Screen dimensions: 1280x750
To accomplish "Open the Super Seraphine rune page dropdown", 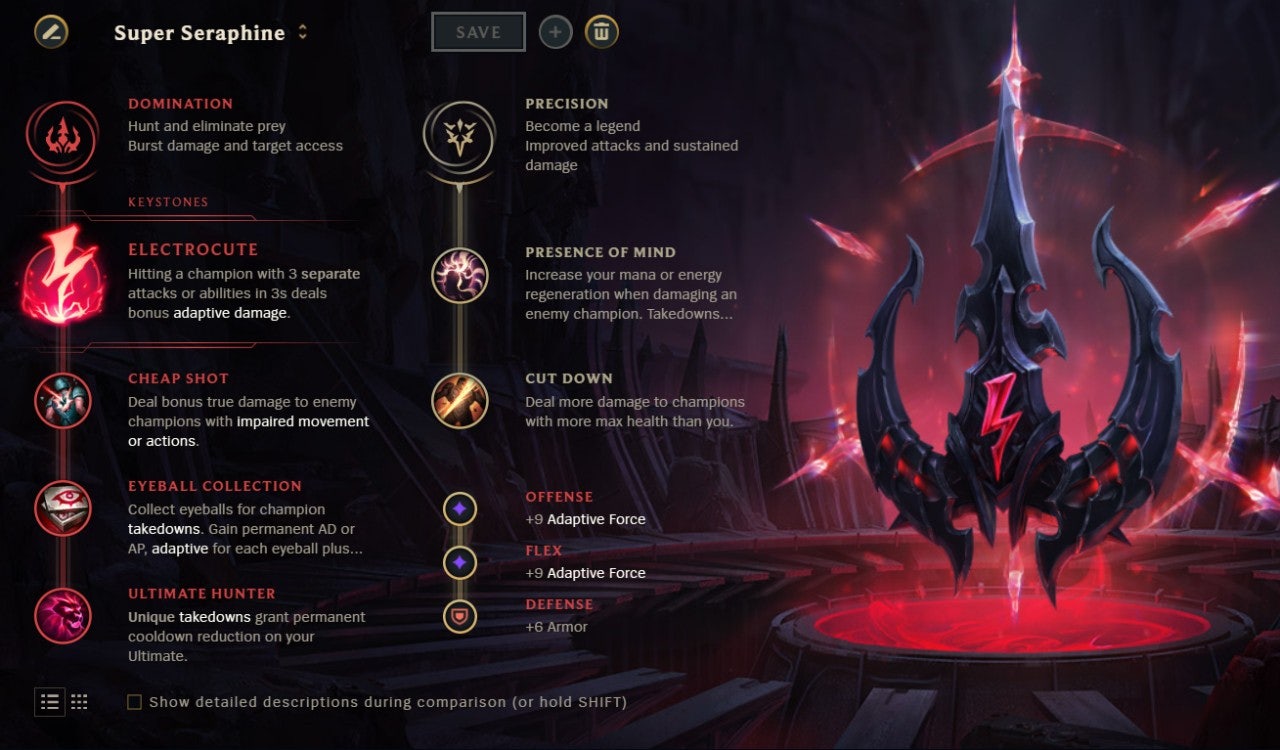I will 302,32.
